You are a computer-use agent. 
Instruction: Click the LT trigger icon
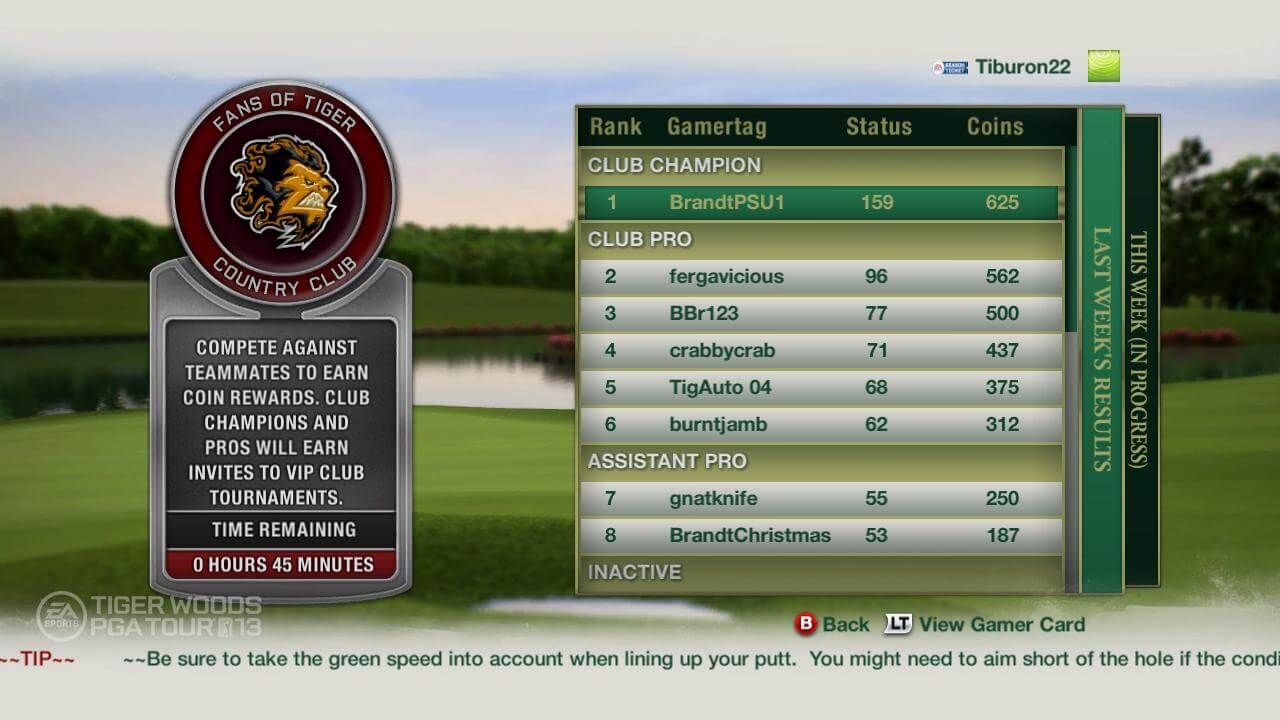click(x=899, y=624)
